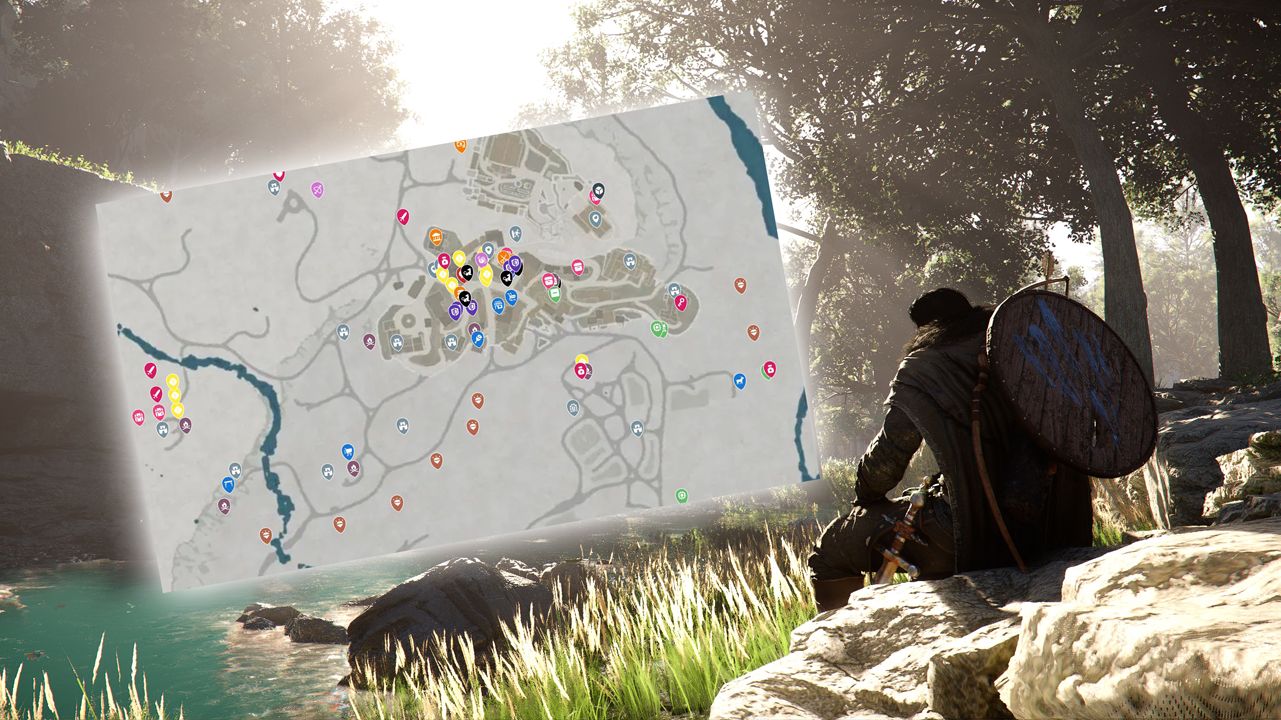Select the black cube mystery marker
Viewport: 1281px width, 720px height.
597,190
